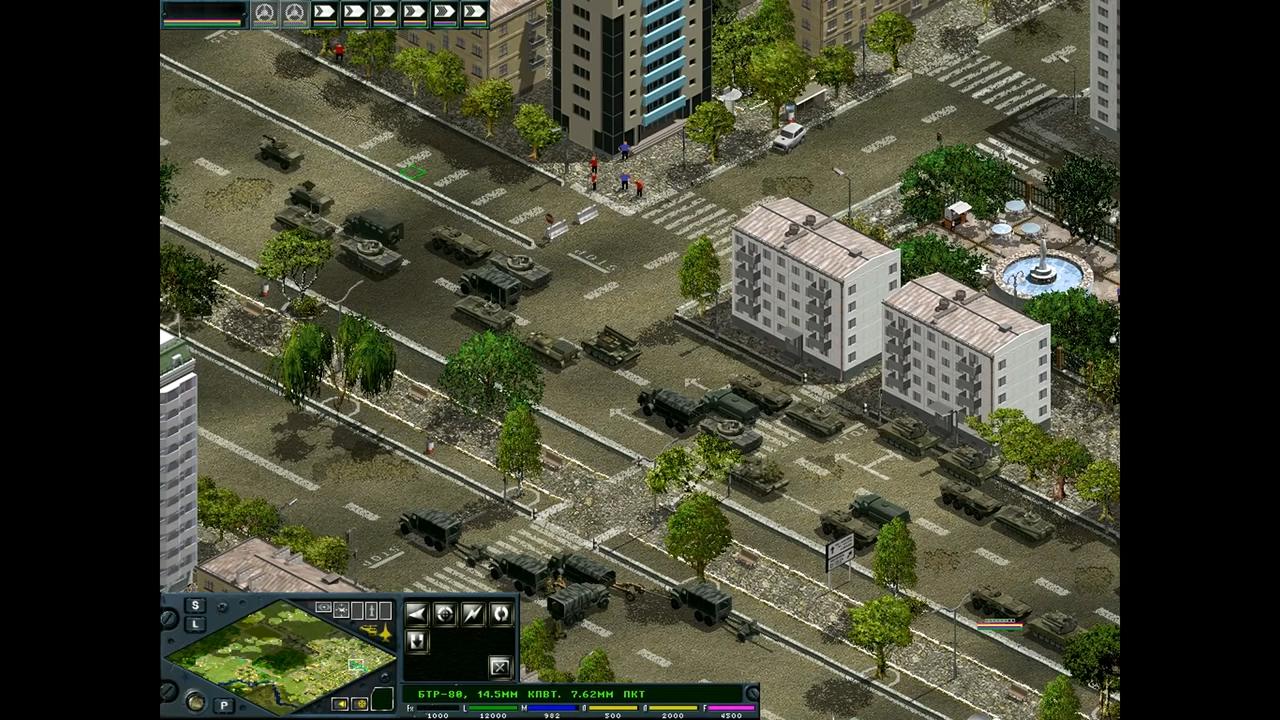
Task: Click the L button beside the minimap
Action: (x=195, y=624)
